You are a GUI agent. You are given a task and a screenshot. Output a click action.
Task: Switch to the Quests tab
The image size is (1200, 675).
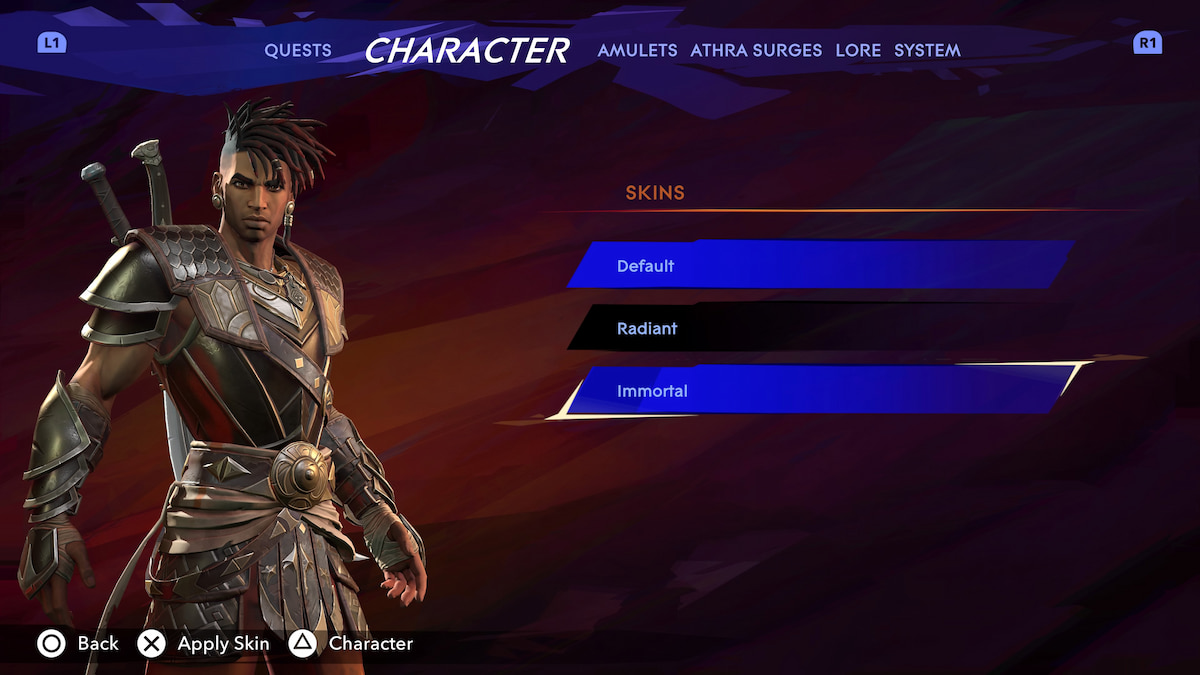coord(298,50)
